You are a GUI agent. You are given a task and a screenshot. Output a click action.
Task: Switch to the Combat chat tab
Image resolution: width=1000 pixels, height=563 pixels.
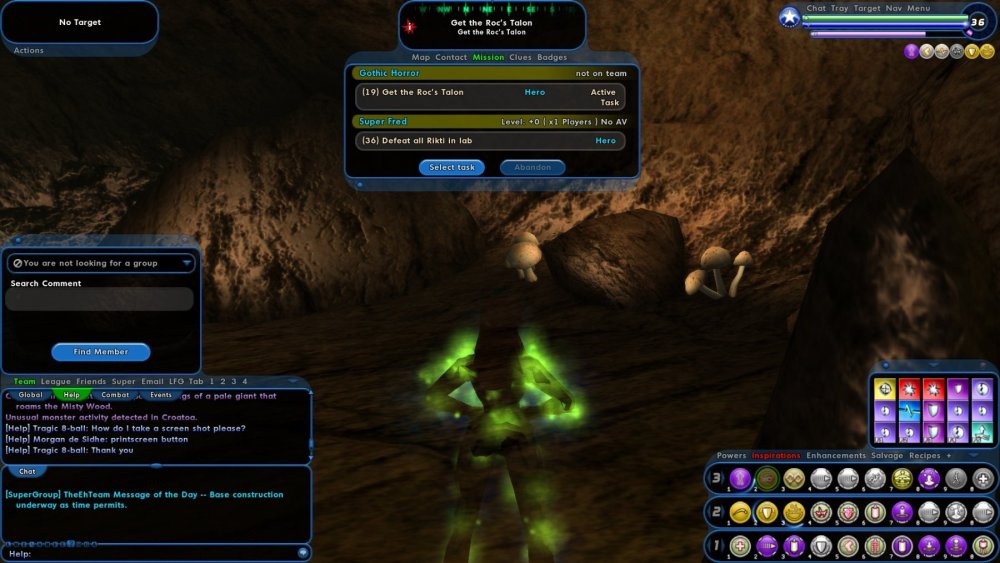pos(115,395)
